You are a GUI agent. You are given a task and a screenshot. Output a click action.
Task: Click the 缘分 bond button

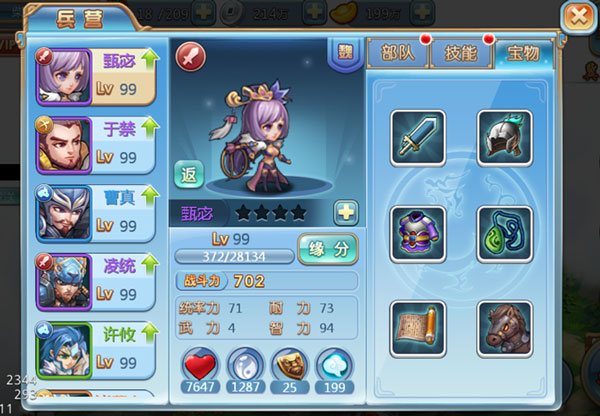[329, 248]
